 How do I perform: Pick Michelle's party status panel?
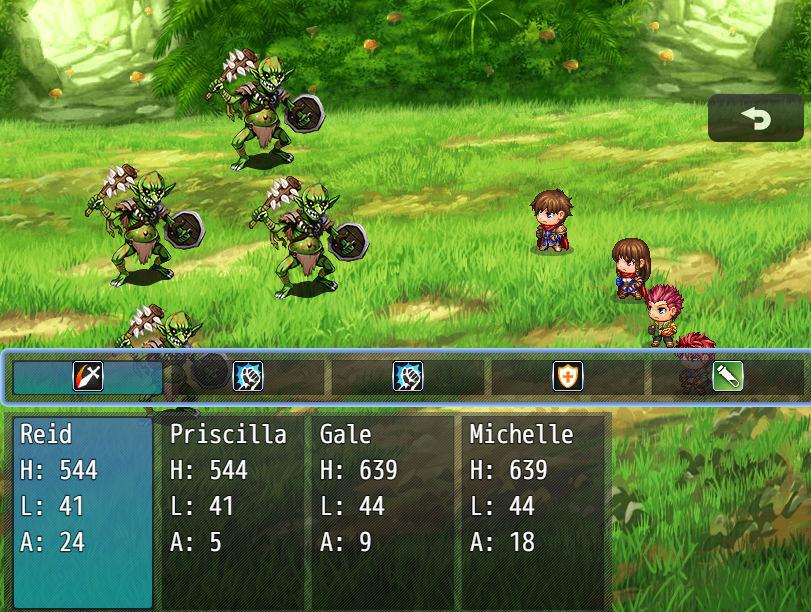click(534, 511)
